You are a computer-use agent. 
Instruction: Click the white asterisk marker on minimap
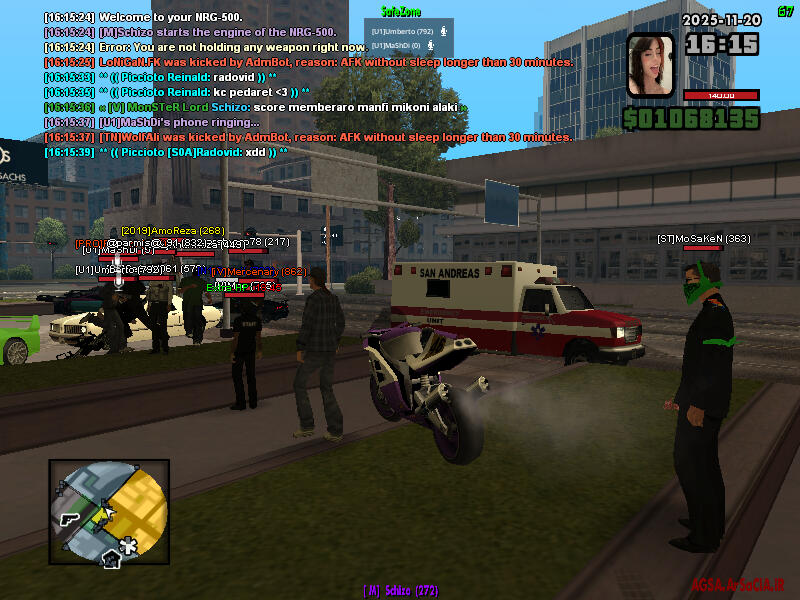(128, 545)
